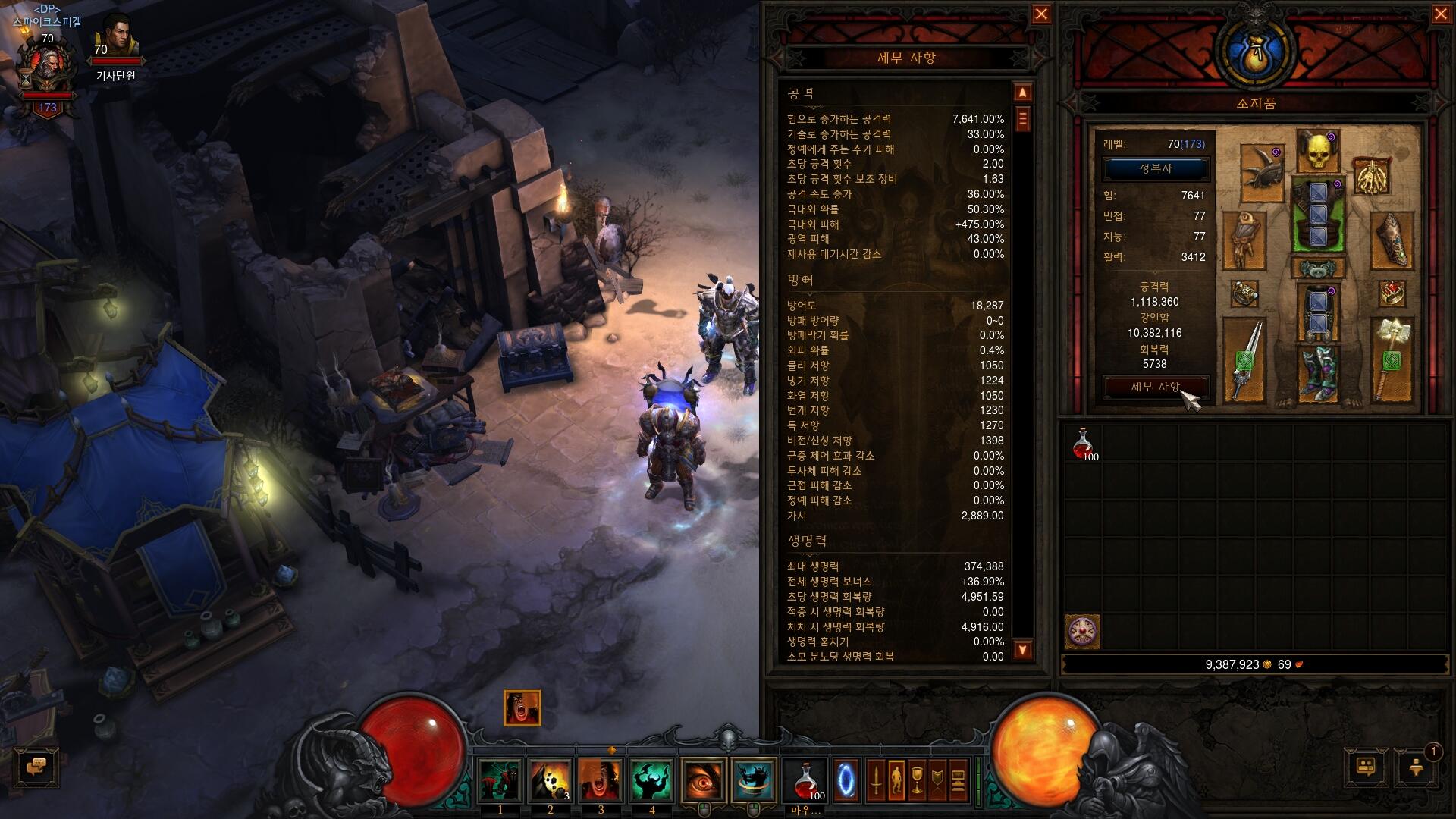The image size is (1456, 819).
Task: Activate the blue town portal button
Action: click(x=846, y=780)
